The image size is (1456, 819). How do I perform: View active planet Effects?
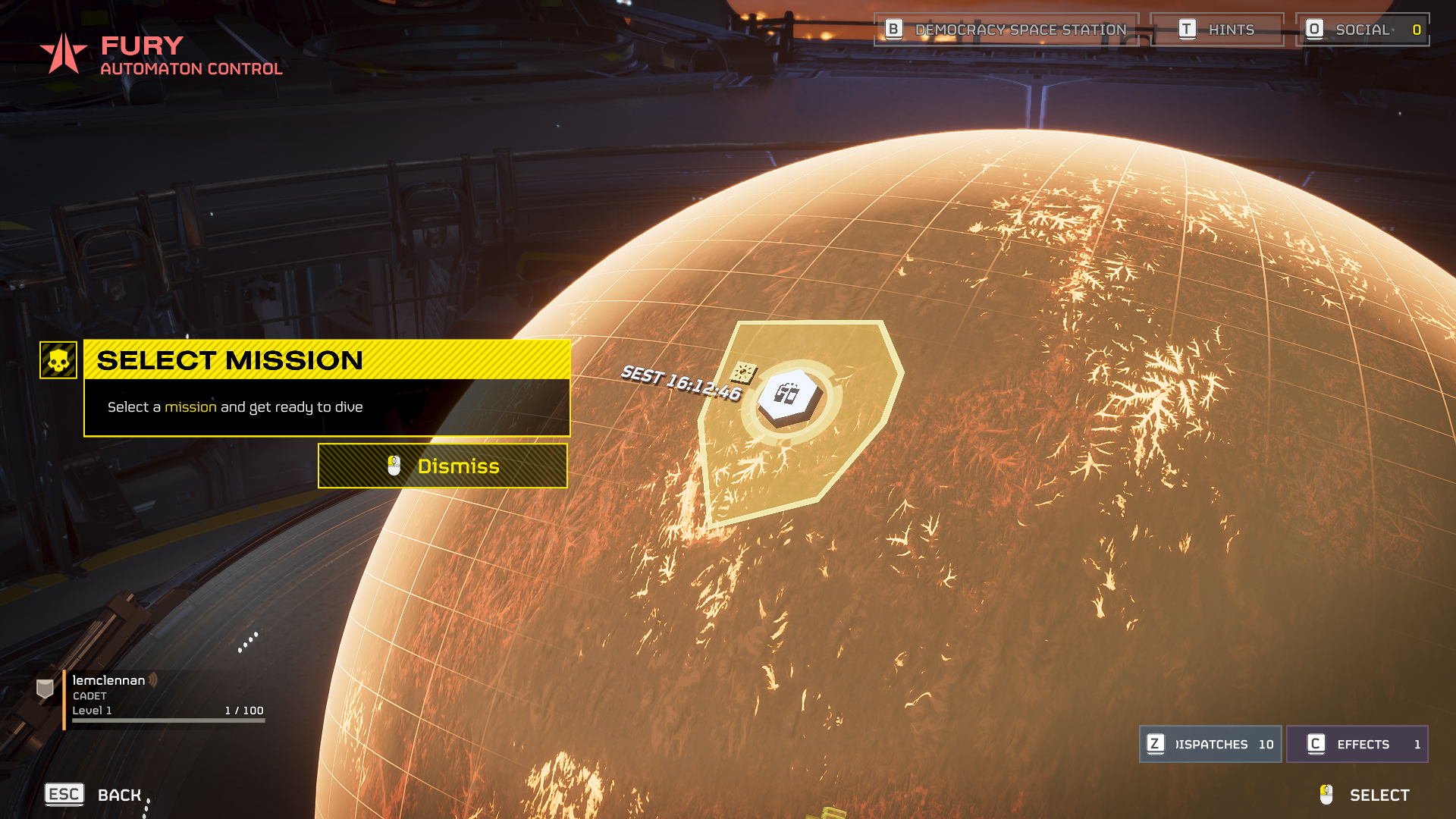[1357, 744]
